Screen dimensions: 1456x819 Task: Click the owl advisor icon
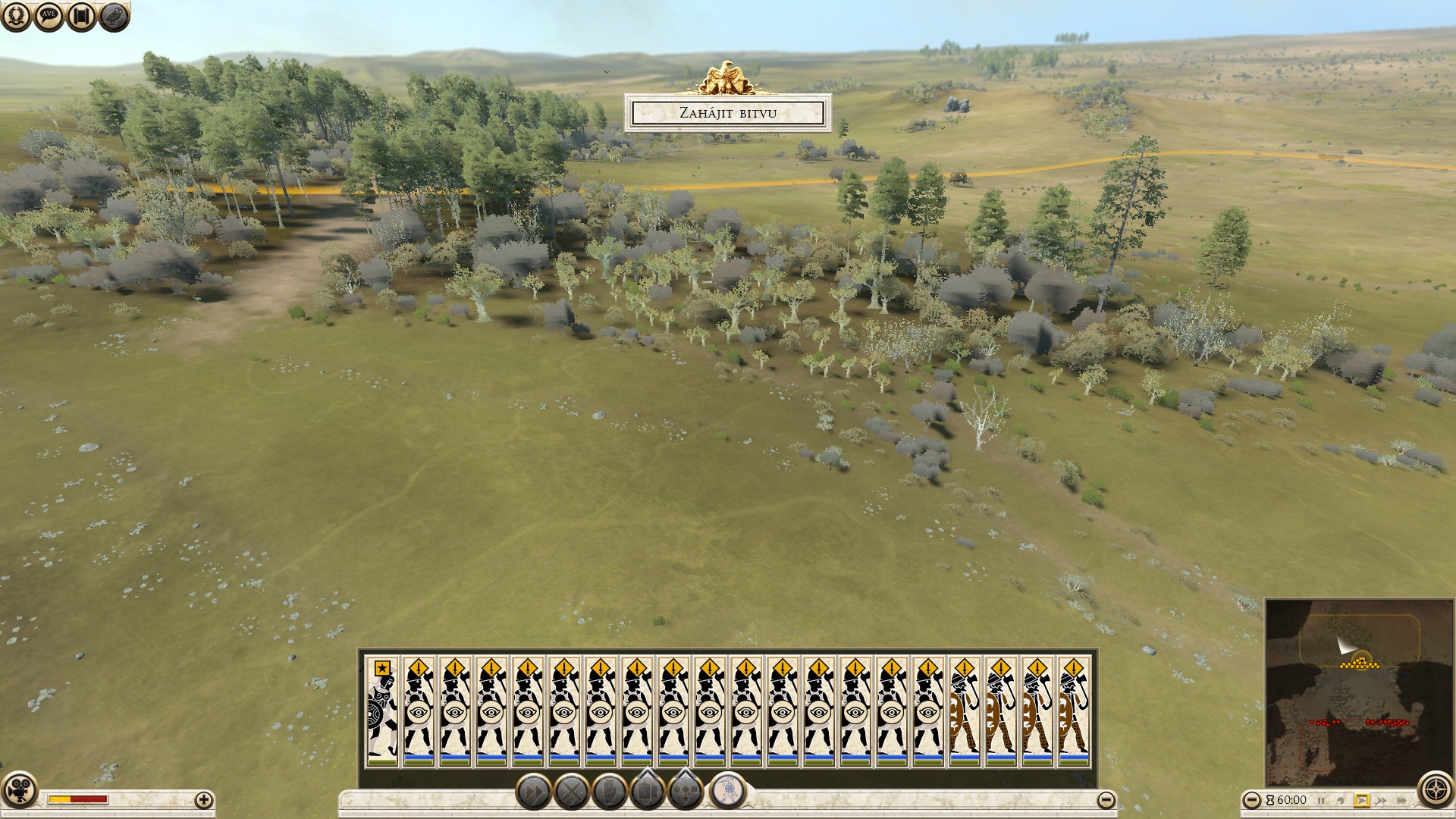[114, 15]
